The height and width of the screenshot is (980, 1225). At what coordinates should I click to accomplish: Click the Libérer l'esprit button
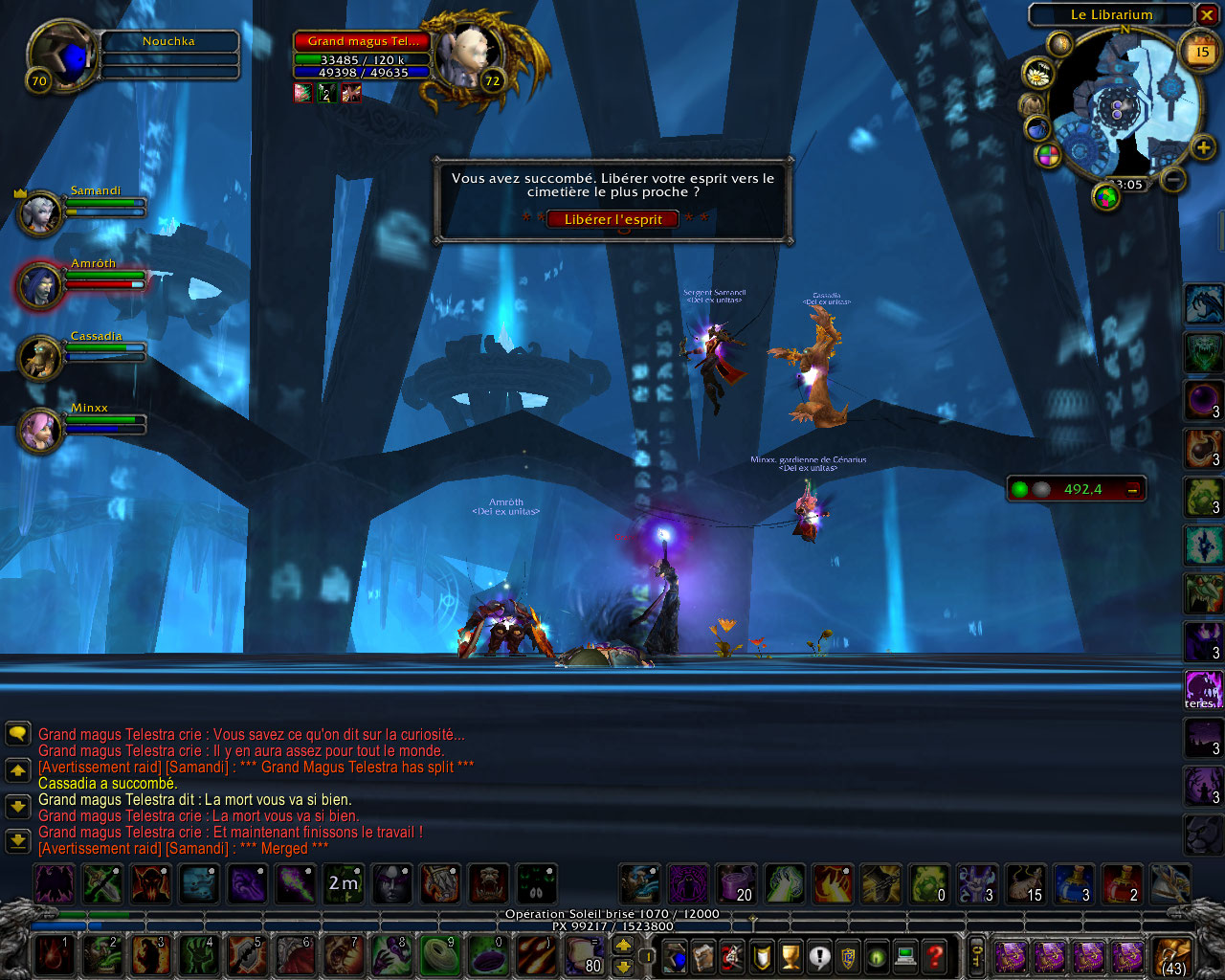coord(612,219)
